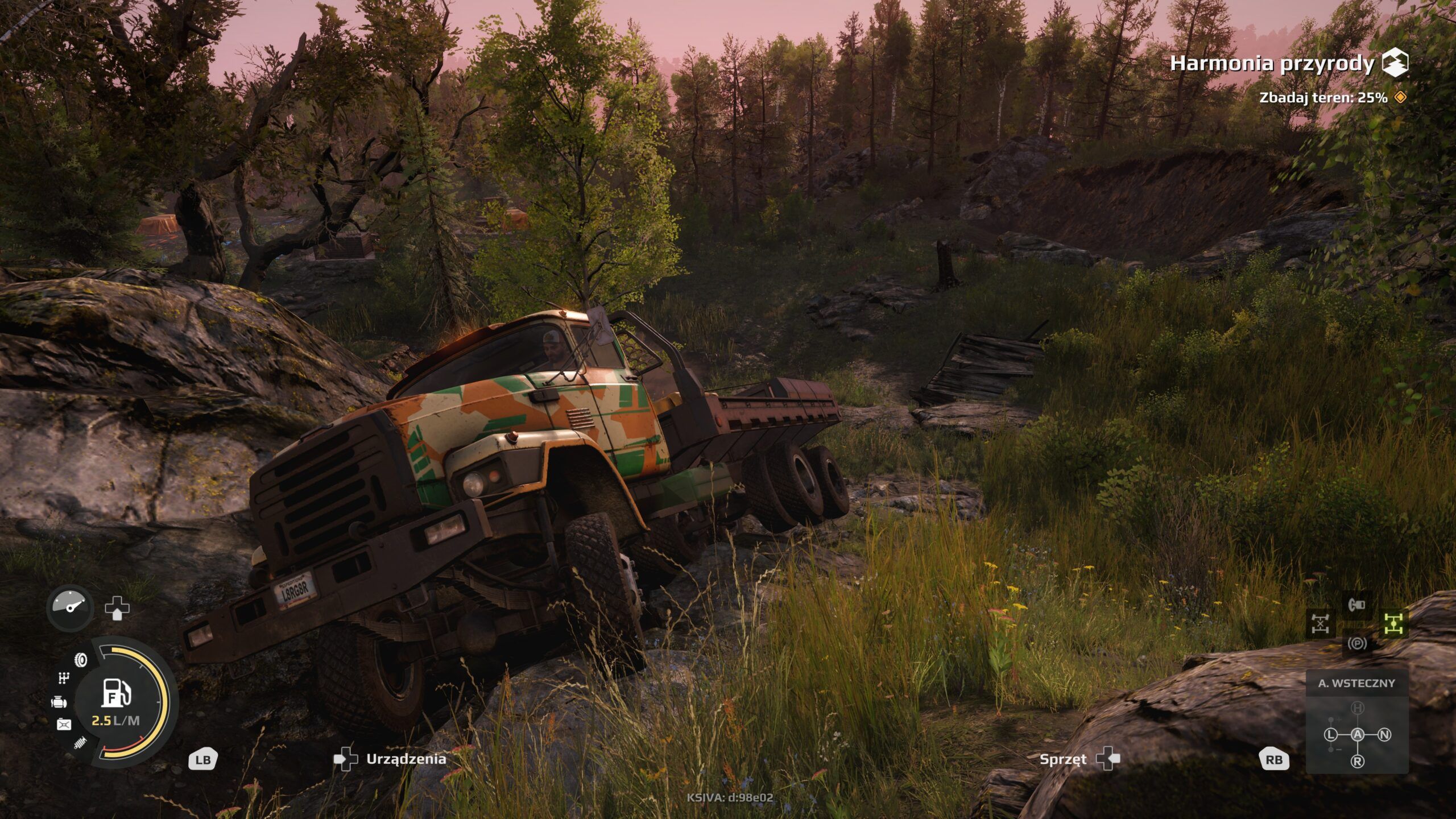Select the gearbox damage indicator icon

pyautogui.click(x=64, y=679)
